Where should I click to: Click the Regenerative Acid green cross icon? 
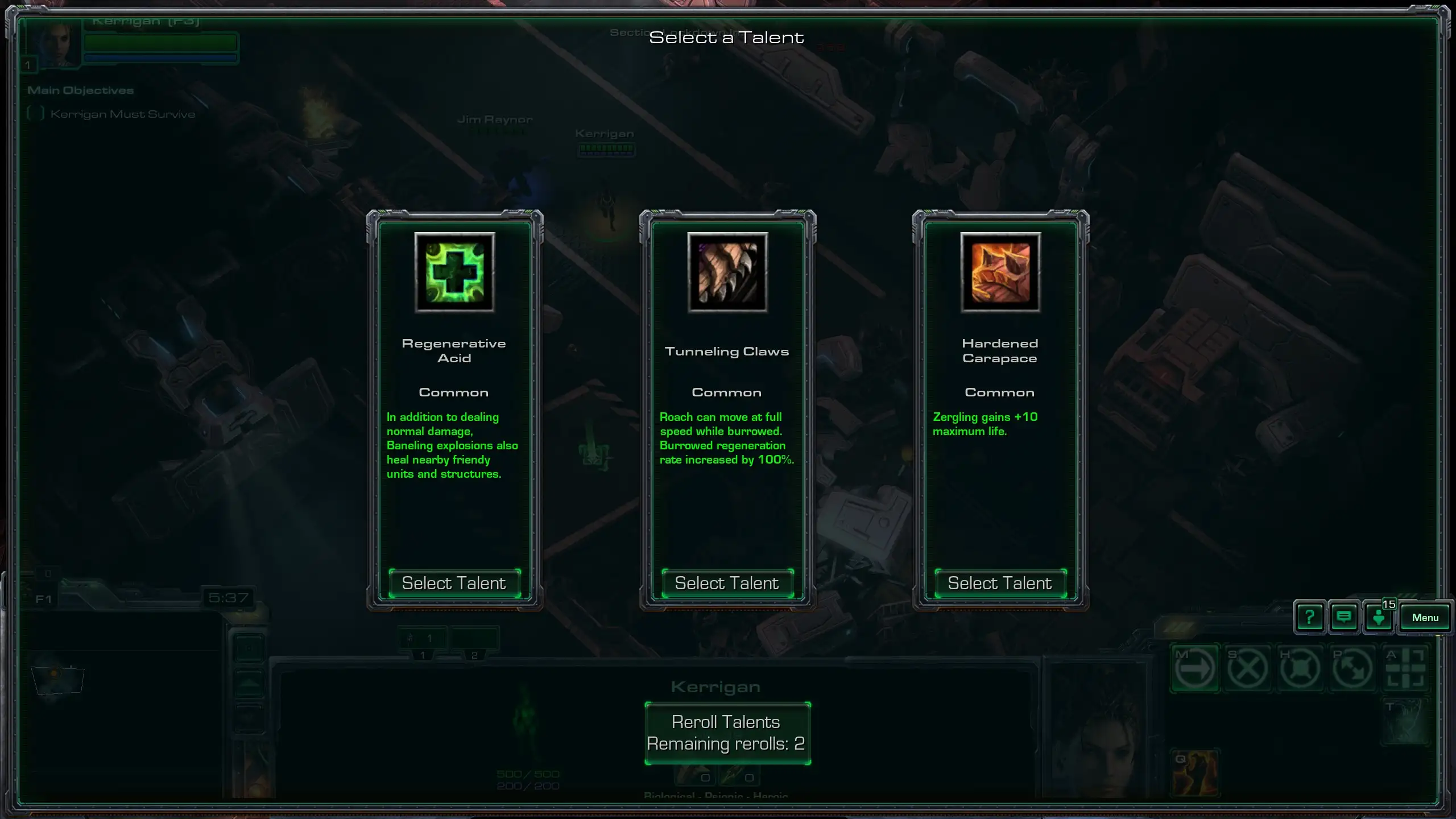[x=454, y=272]
